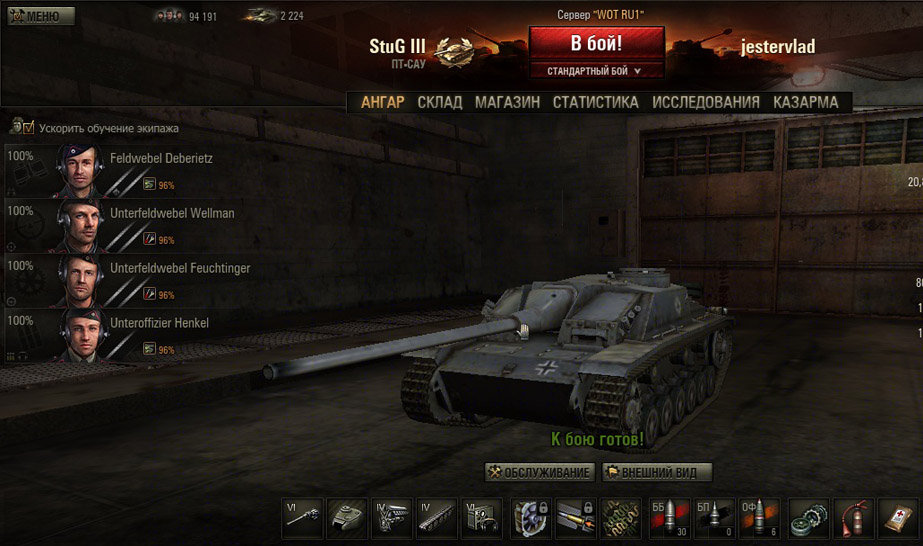Viewport: 923px width, 546px height.
Task: Click the camouflage net equipment slot
Action: click(x=621, y=519)
